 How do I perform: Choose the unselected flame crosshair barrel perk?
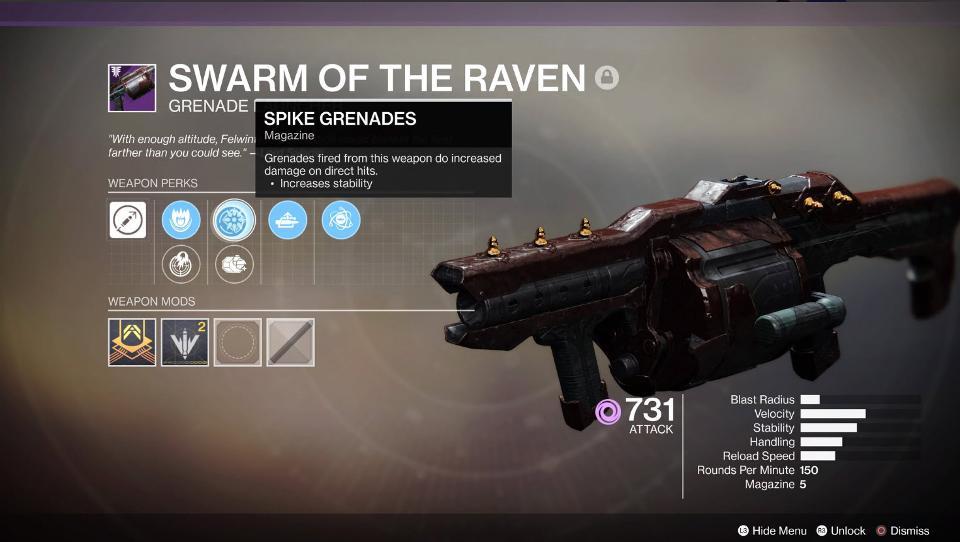tap(181, 265)
